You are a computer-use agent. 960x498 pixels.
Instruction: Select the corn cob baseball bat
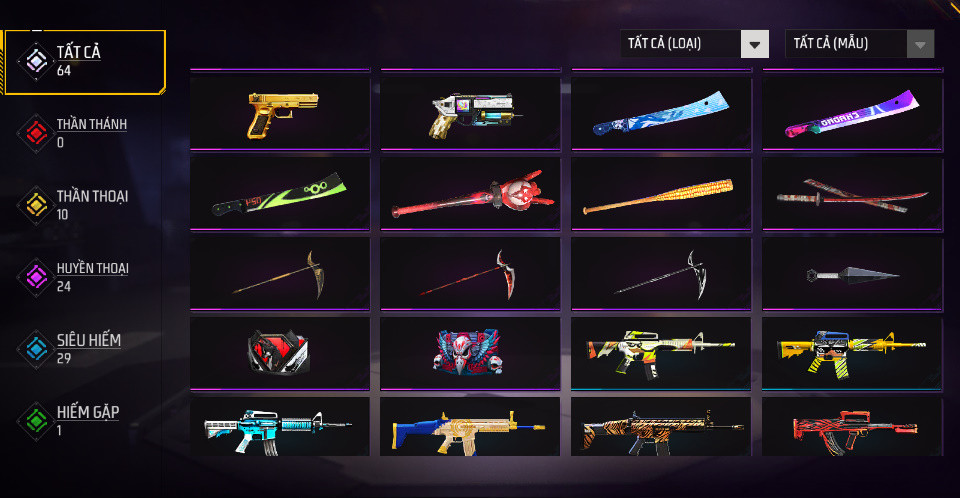pyautogui.click(x=661, y=193)
